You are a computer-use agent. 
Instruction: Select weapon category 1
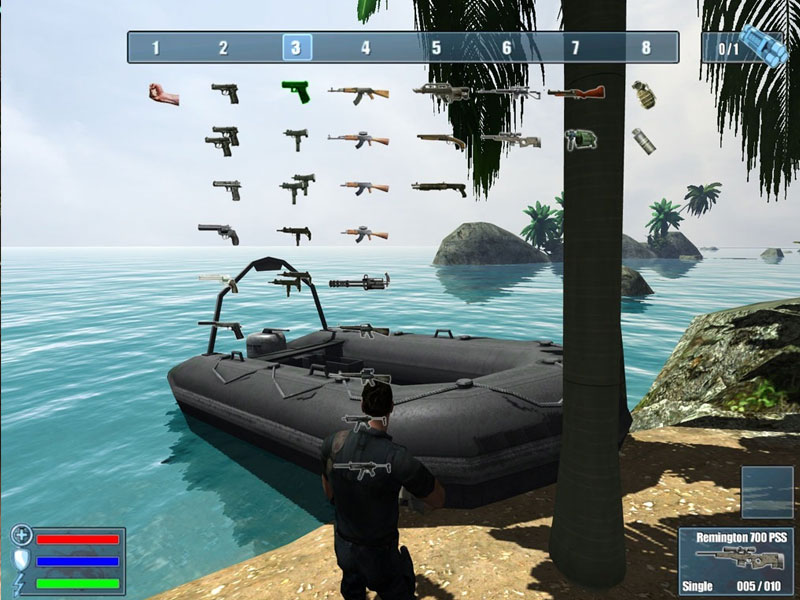(x=155, y=47)
